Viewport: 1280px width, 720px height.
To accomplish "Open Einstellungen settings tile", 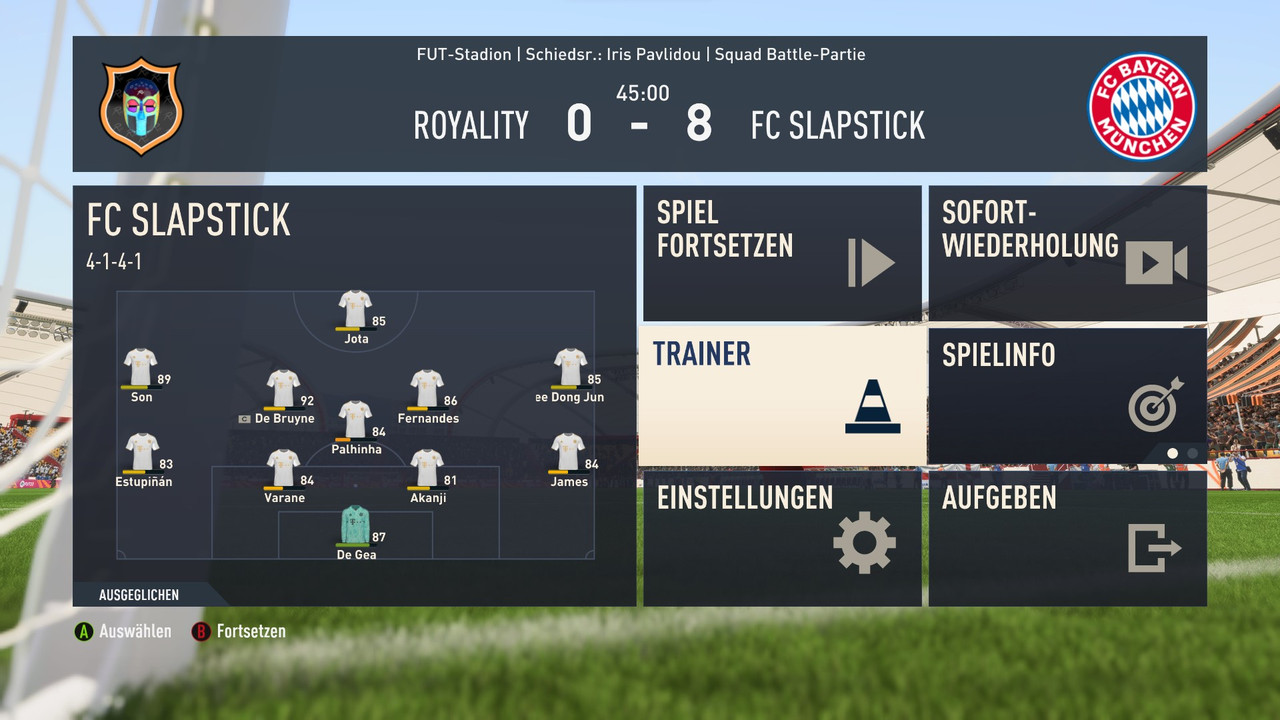I will pyautogui.click(x=781, y=538).
